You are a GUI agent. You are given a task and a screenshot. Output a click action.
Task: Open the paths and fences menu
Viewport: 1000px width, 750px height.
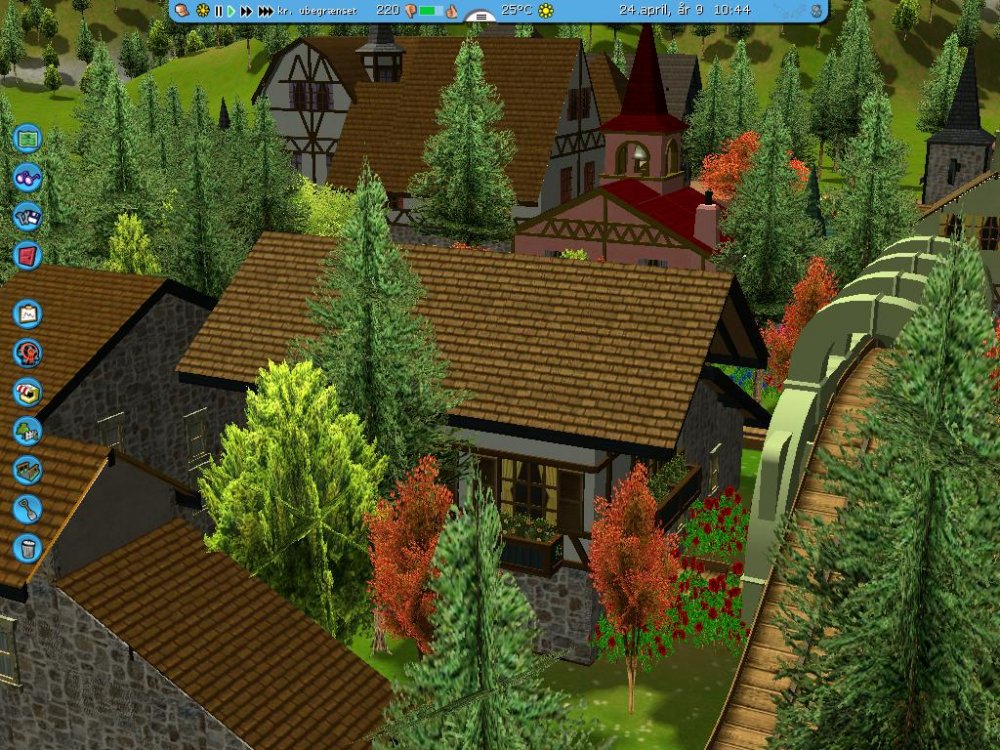[x=27, y=470]
